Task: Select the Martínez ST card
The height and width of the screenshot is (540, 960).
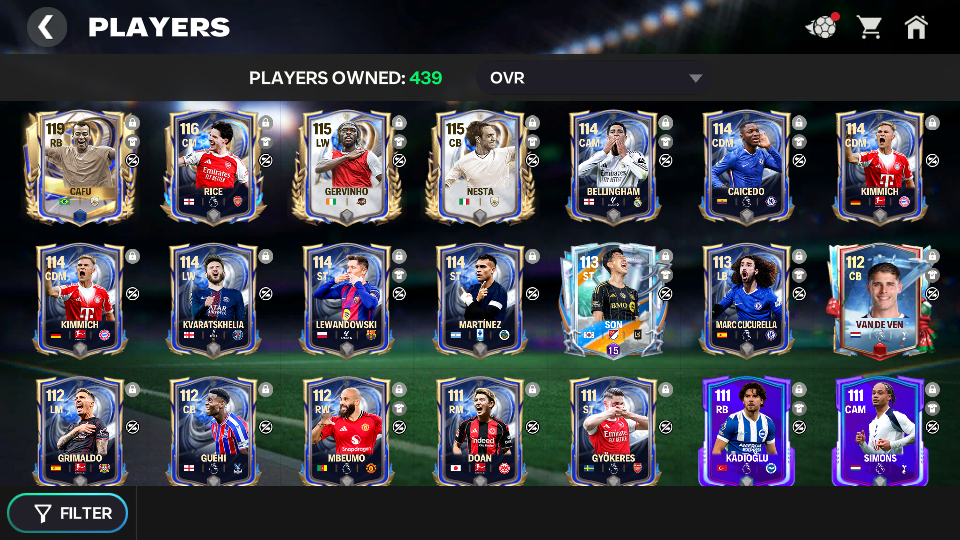Action: (x=479, y=299)
